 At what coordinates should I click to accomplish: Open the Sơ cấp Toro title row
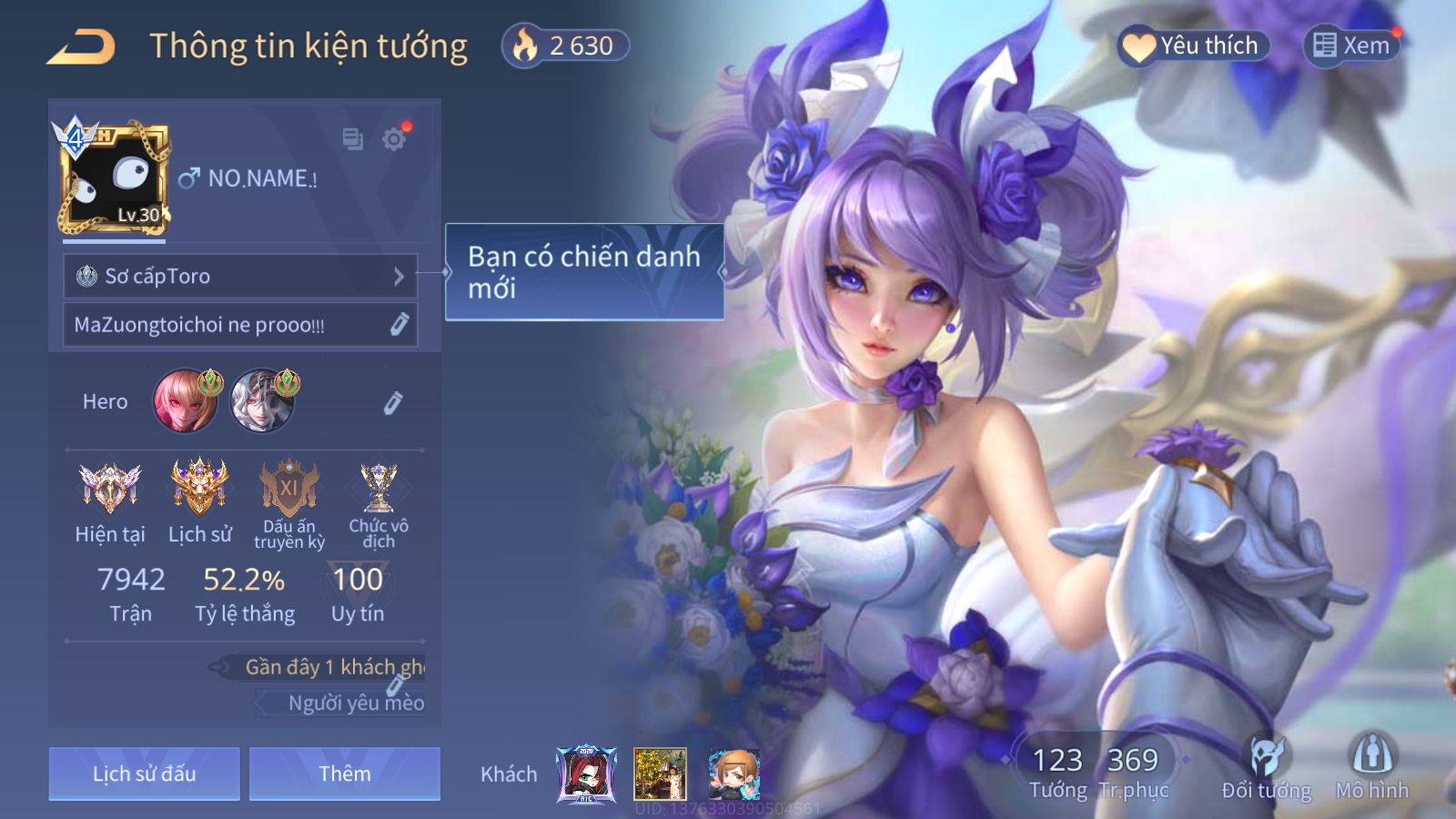coord(240,276)
